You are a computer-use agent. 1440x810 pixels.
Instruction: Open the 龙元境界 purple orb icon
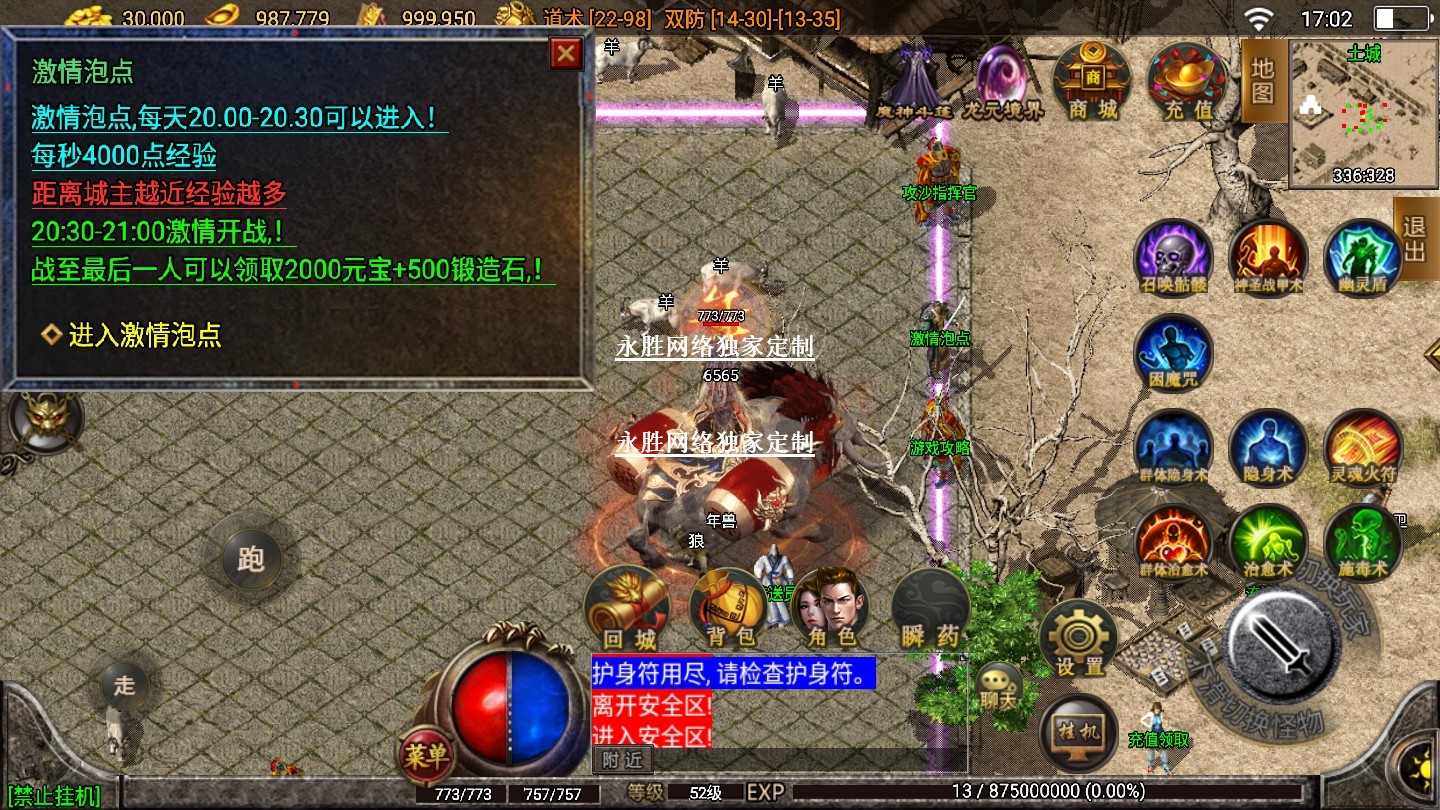(1002, 79)
